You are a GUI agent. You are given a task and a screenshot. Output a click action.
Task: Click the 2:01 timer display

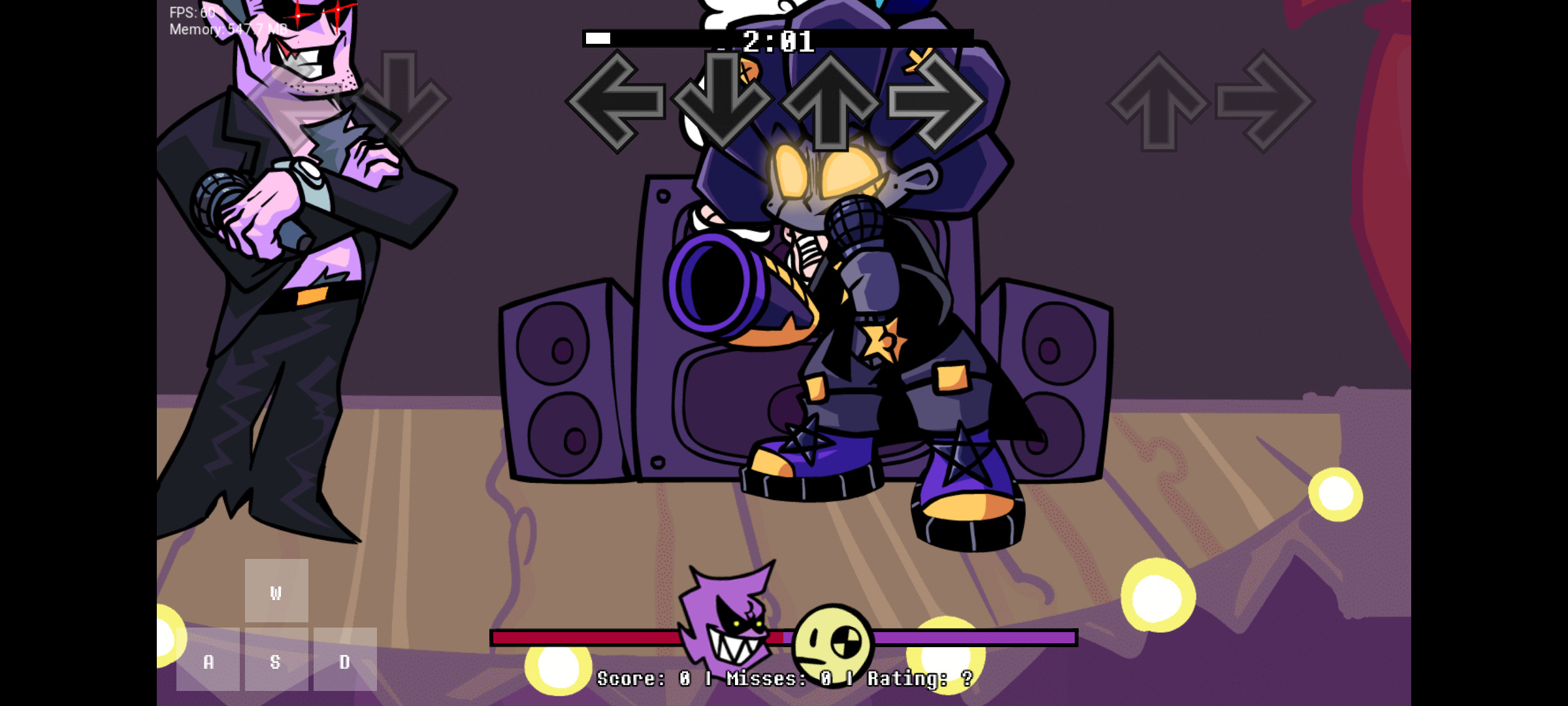(779, 42)
